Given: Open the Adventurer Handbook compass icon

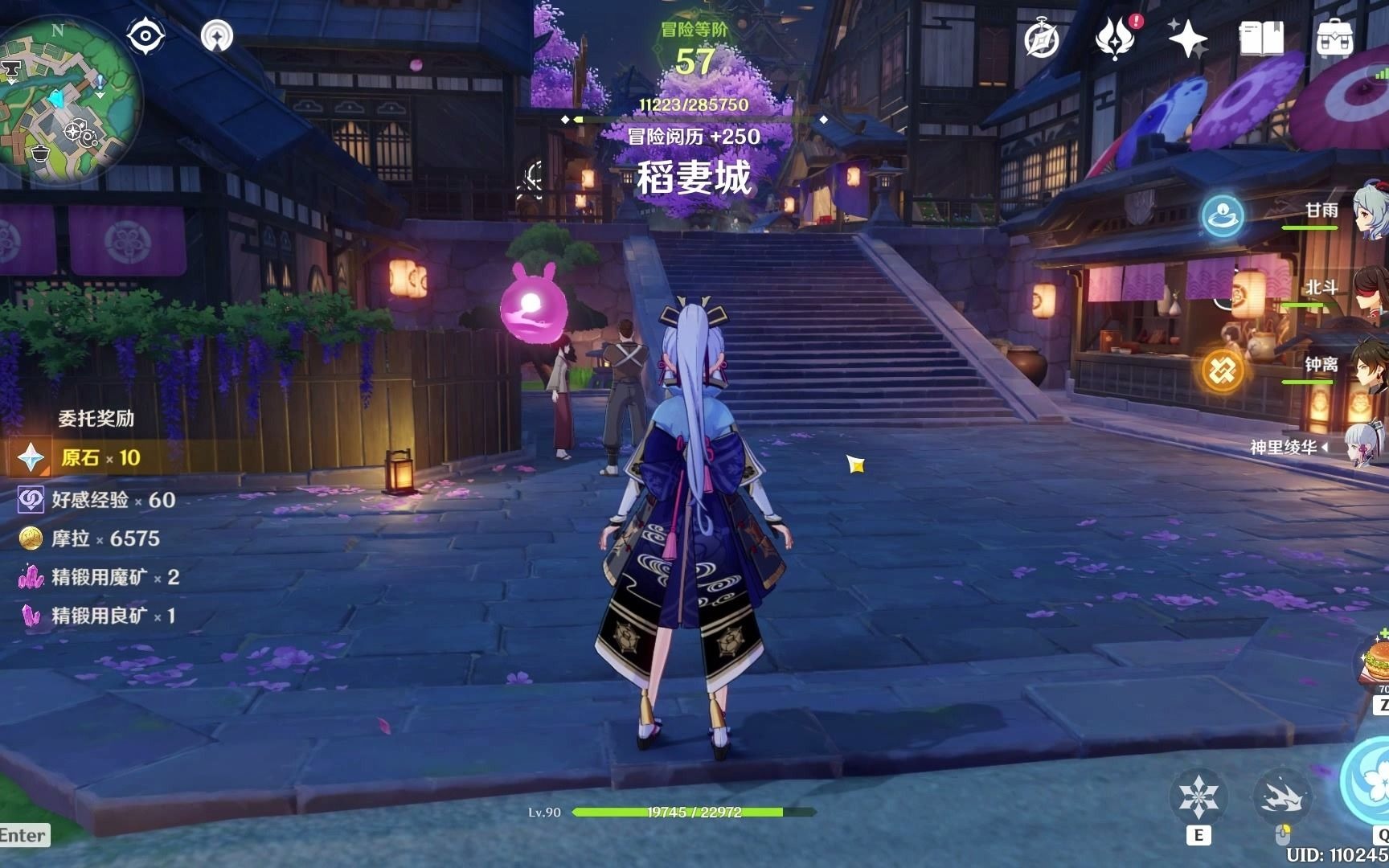Looking at the screenshot, I should [1041, 36].
